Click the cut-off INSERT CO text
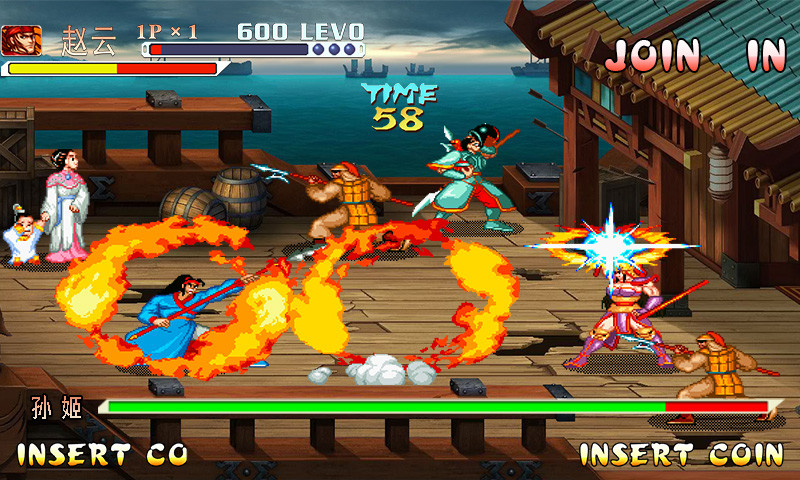Viewport: 800px width, 480px height. coord(103,455)
